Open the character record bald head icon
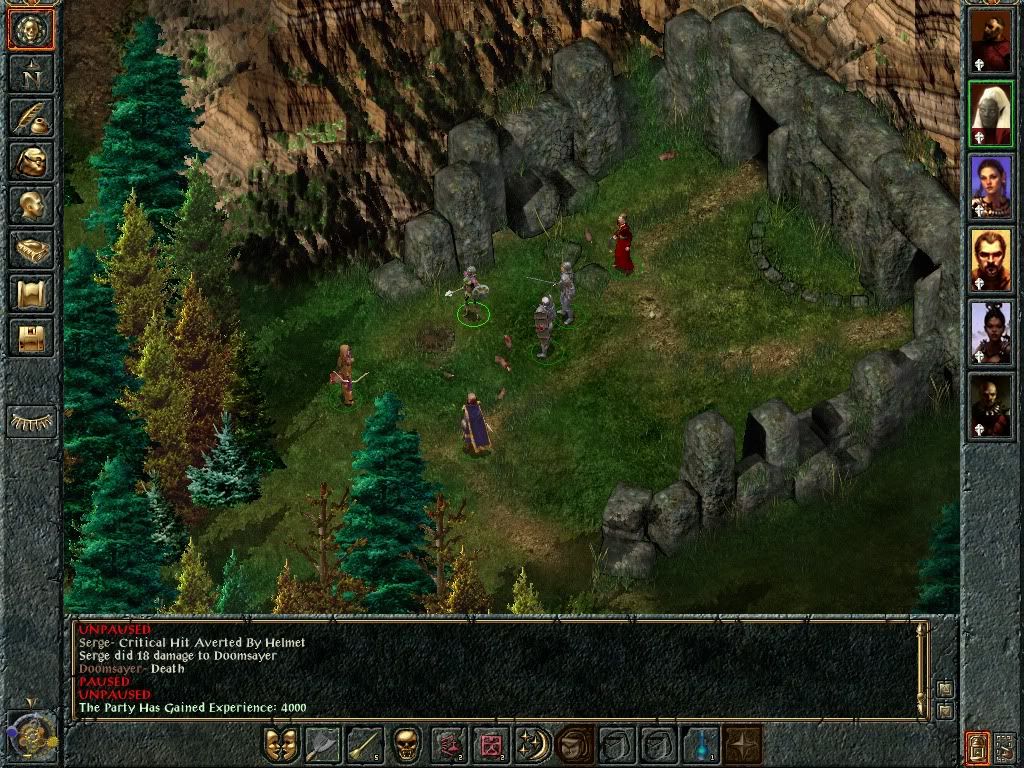This screenshot has height=768, width=1024. (x=31, y=206)
